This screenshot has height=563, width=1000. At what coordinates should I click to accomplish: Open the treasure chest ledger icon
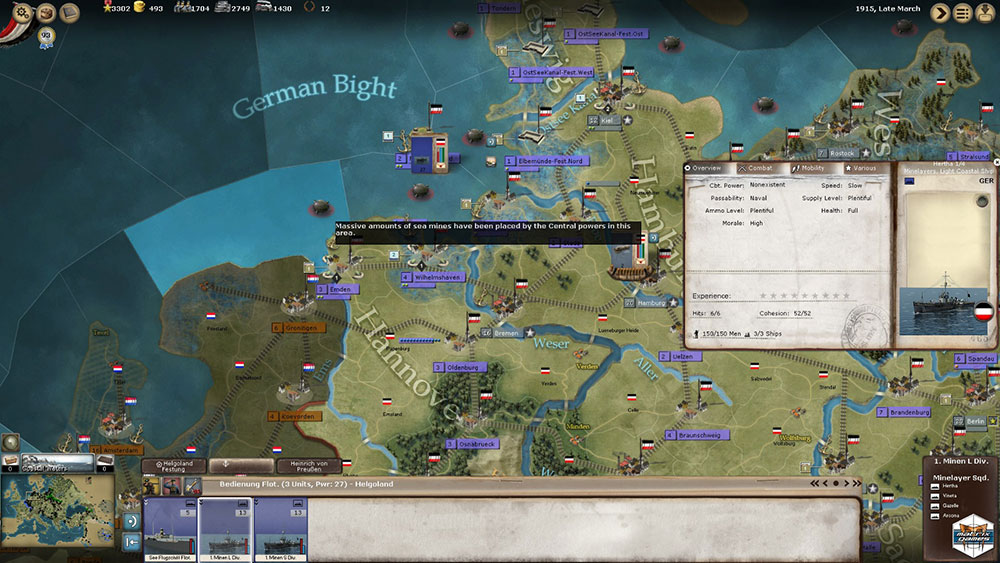[45, 13]
